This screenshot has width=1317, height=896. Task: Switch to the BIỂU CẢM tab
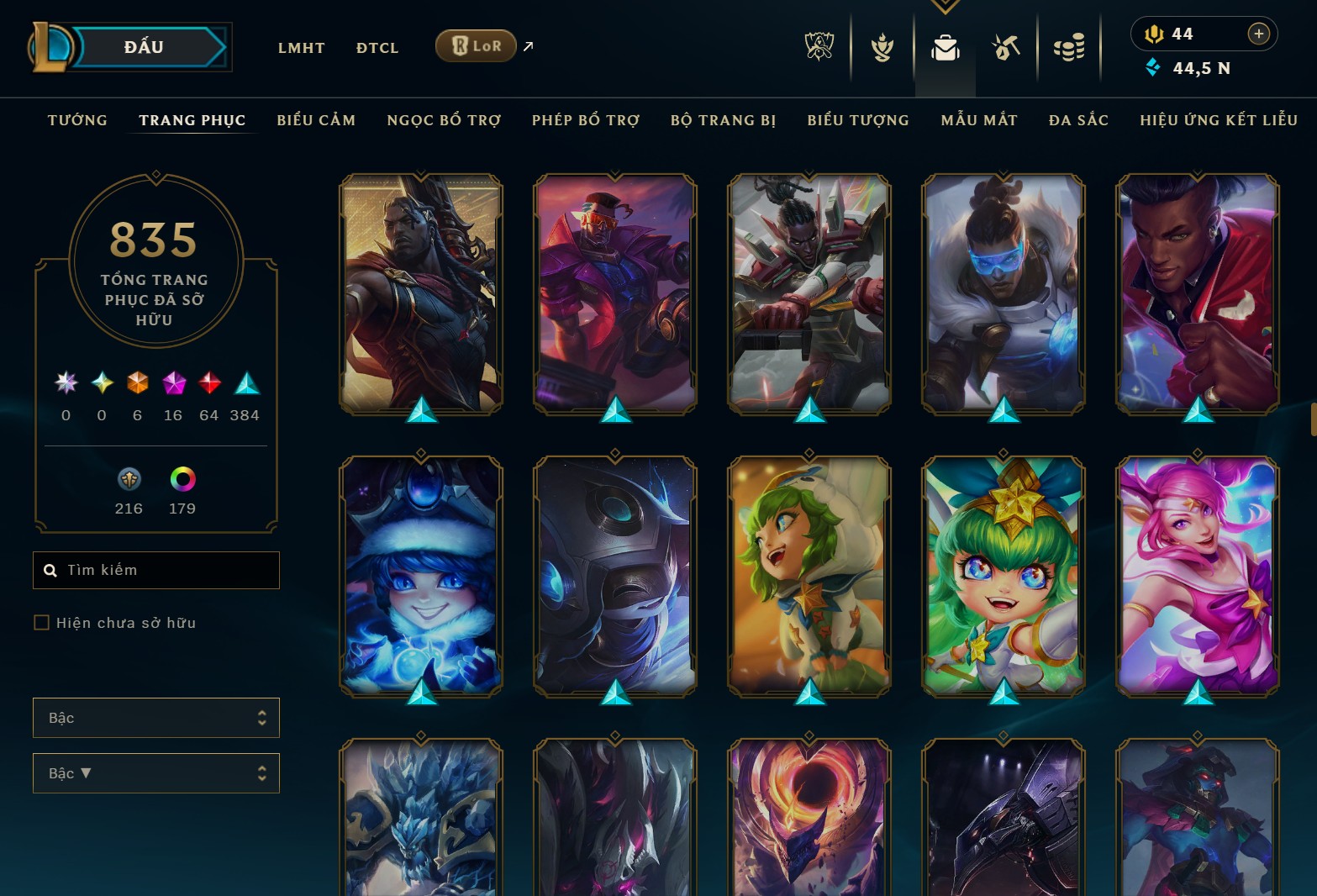click(316, 120)
